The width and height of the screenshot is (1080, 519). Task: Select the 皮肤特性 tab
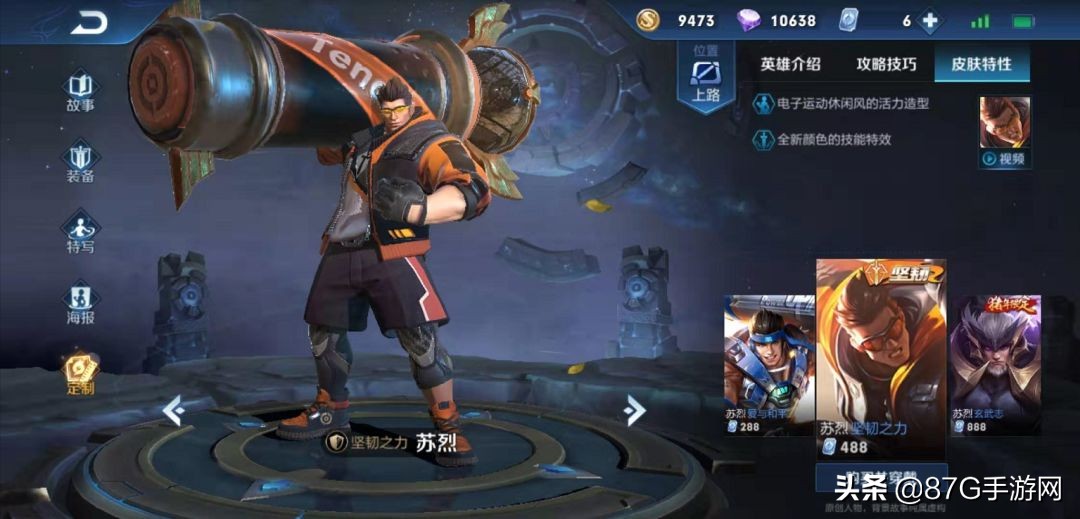pos(981,64)
